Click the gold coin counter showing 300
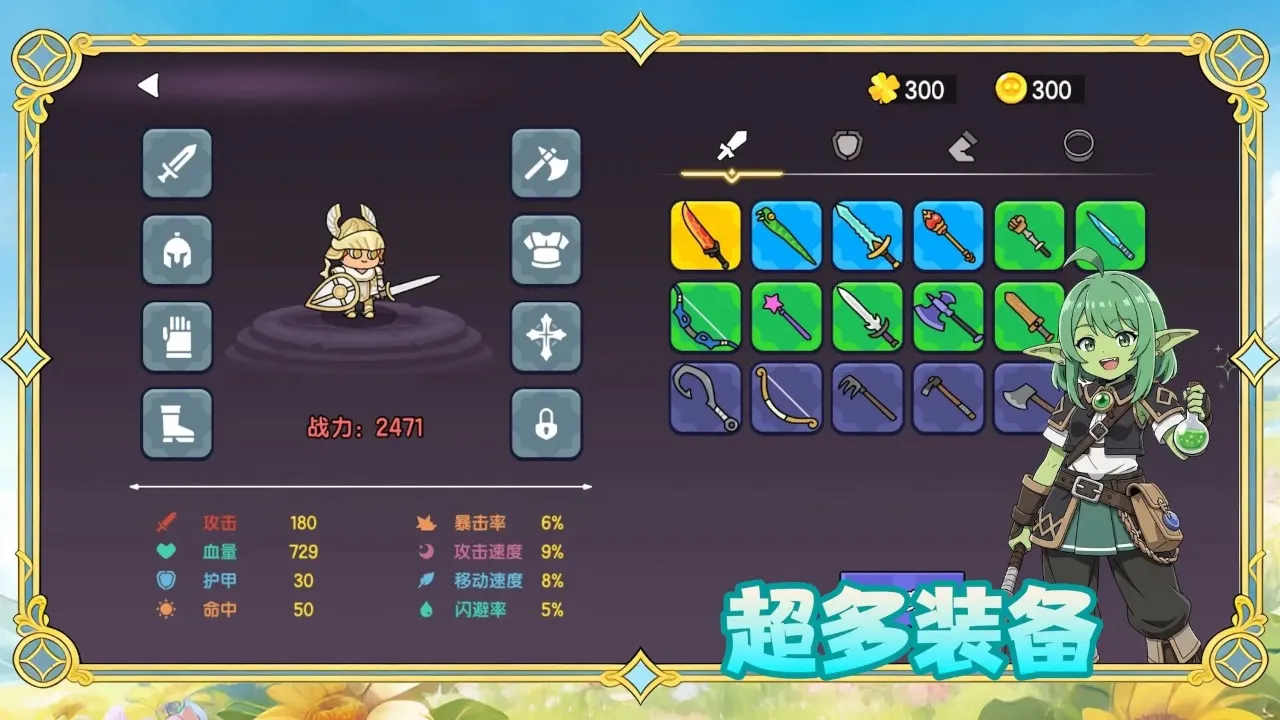The height and width of the screenshot is (720, 1280). click(1035, 90)
